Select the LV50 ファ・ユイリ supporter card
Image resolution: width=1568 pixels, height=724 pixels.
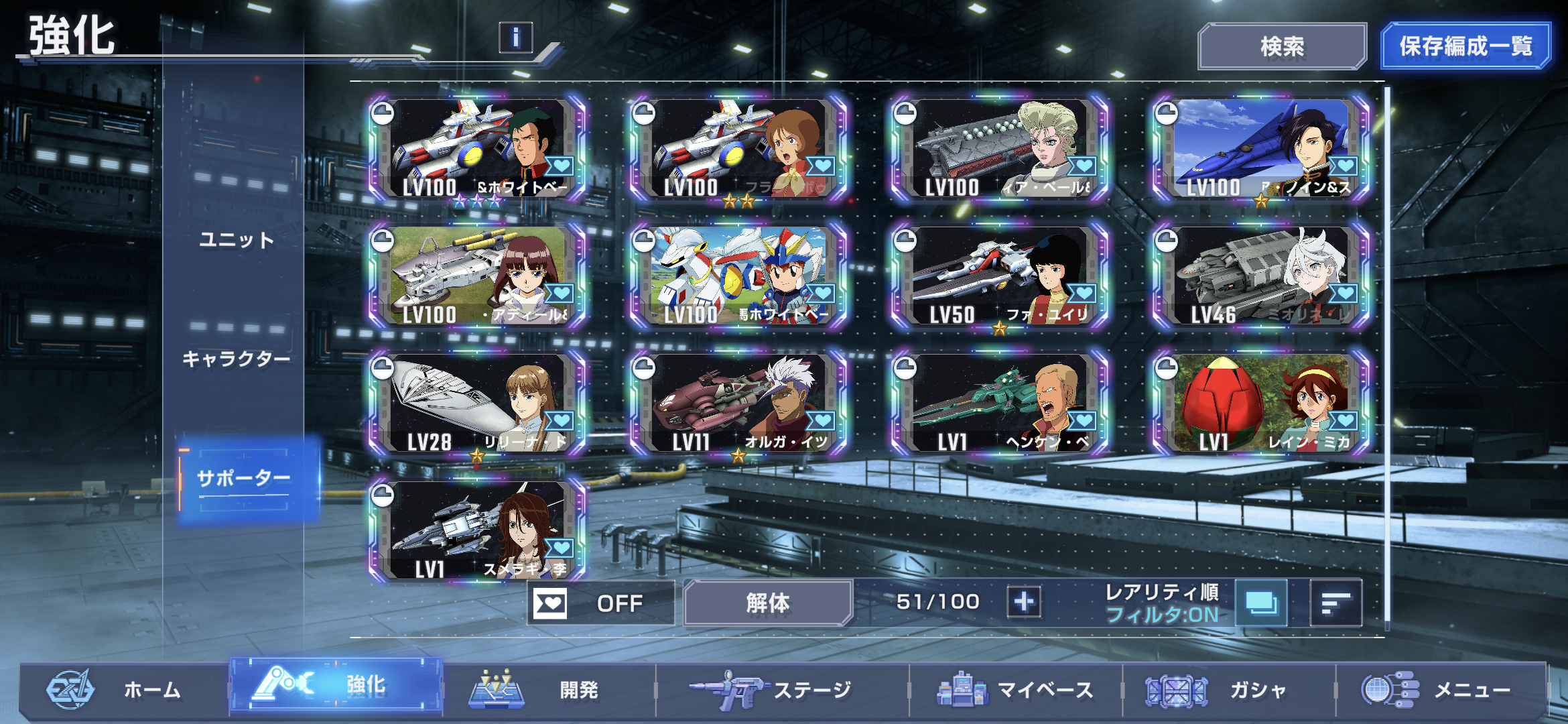point(1000,276)
